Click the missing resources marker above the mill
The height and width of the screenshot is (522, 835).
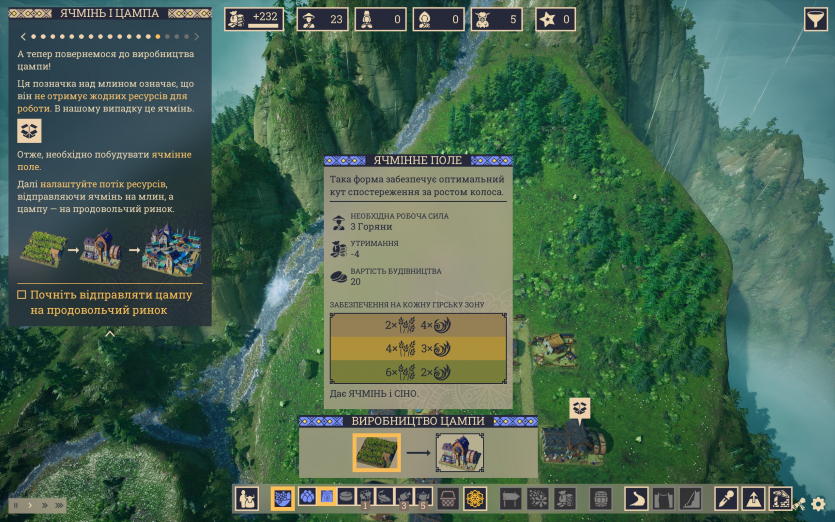(x=580, y=408)
